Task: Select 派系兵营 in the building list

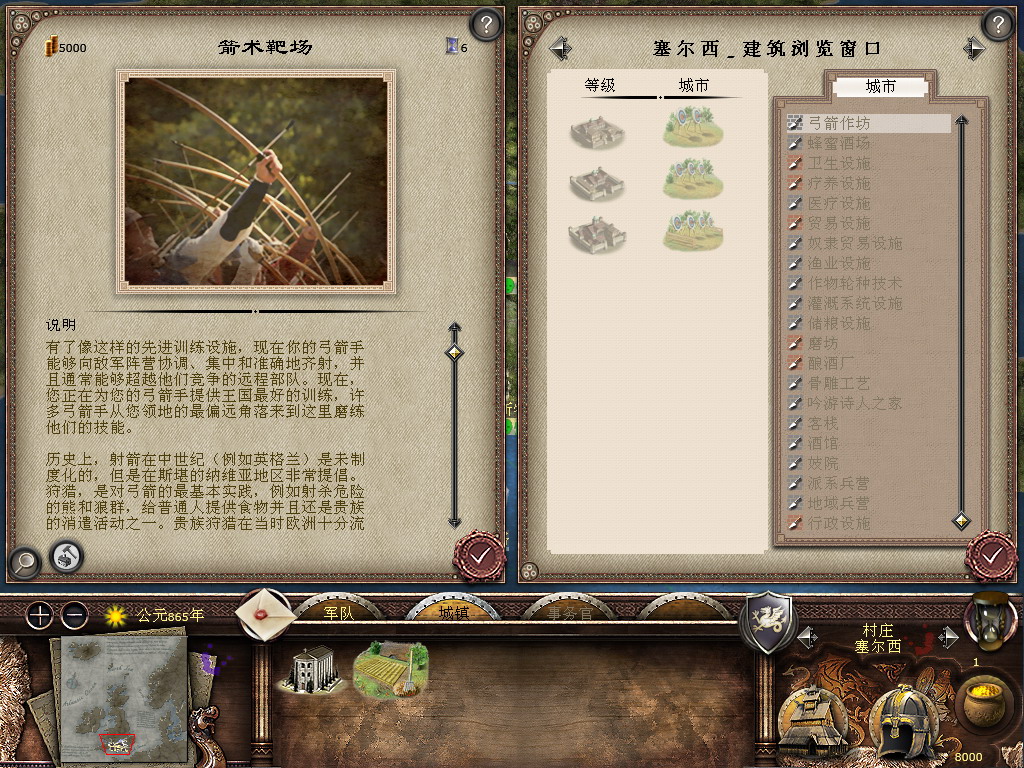Action: click(x=838, y=483)
